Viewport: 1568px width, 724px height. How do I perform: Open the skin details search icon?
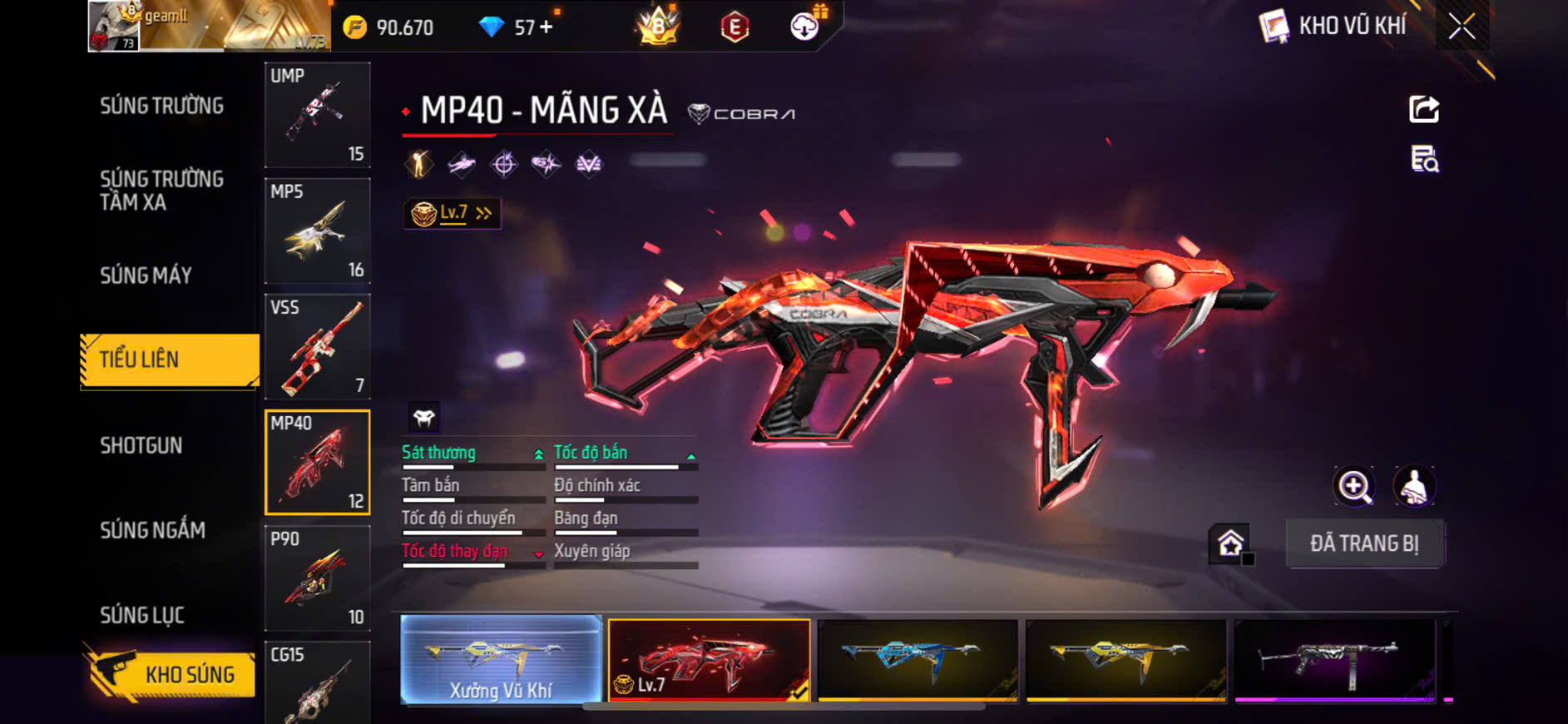(1424, 158)
